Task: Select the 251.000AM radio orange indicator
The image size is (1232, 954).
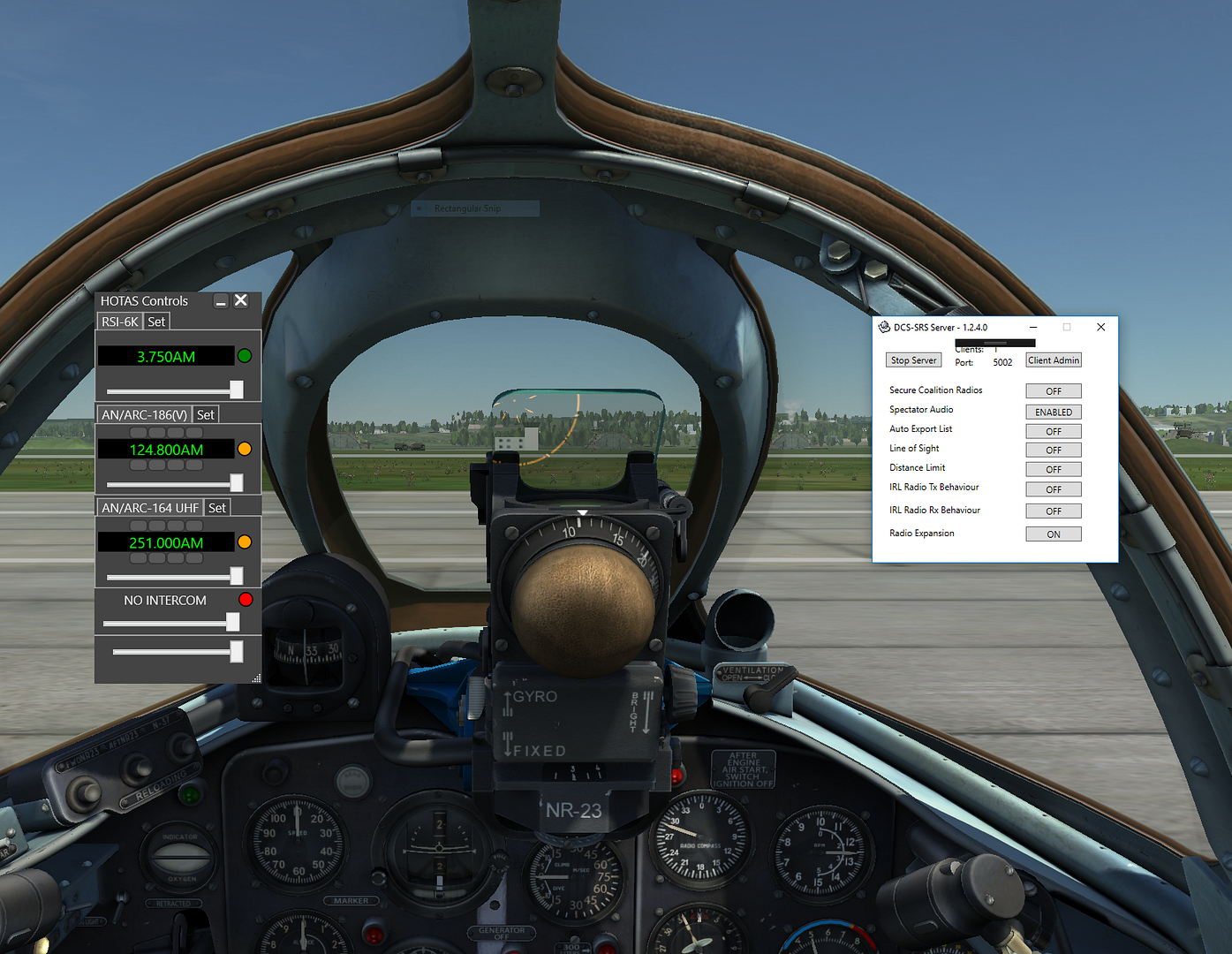Action: click(245, 542)
